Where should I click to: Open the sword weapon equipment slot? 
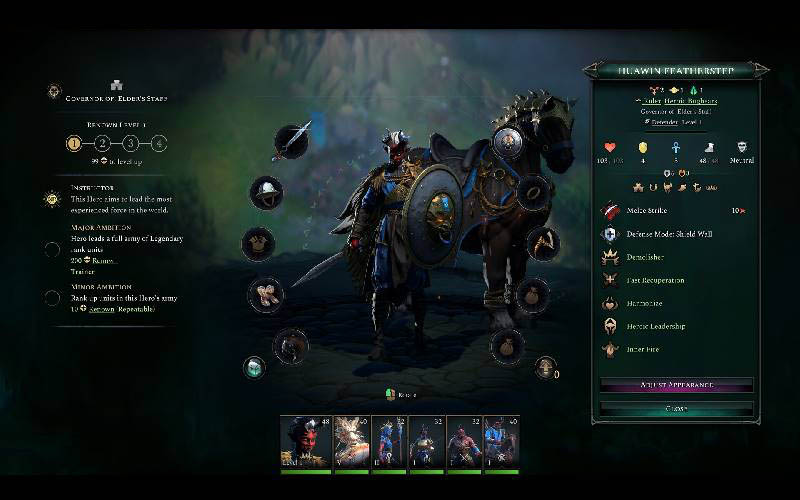pyautogui.click(x=292, y=143)
